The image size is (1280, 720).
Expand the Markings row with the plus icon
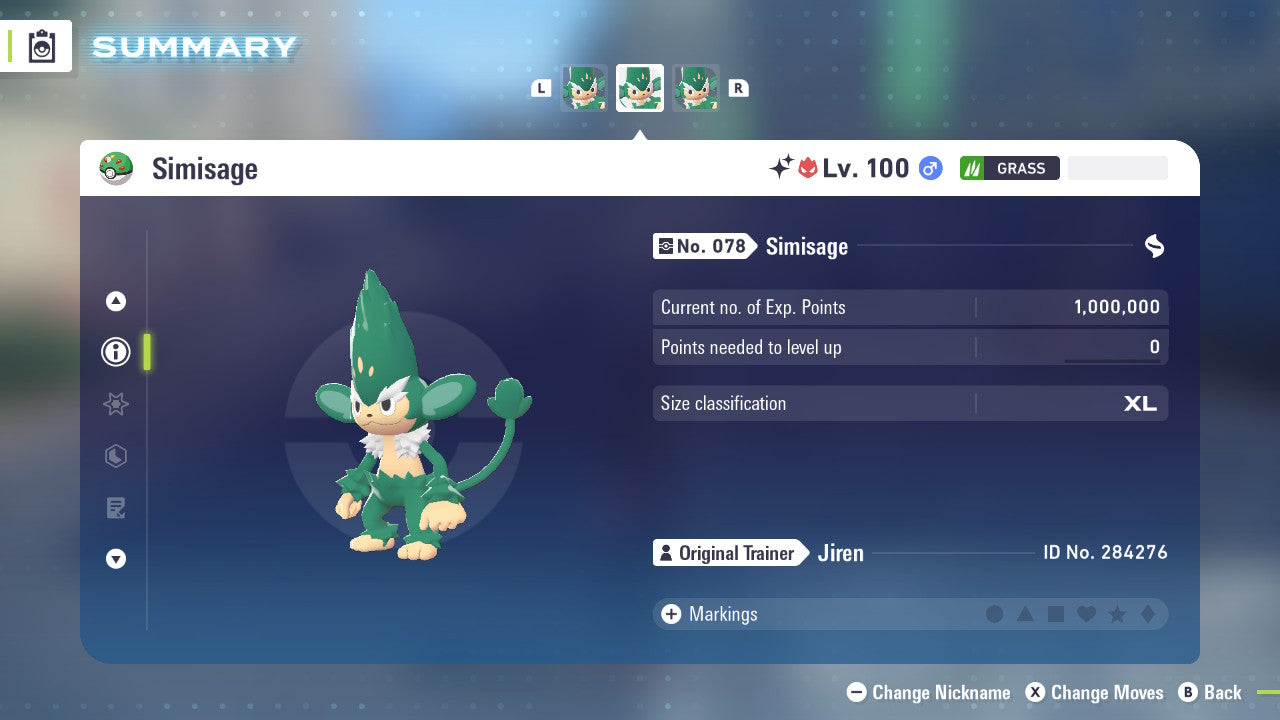670,614
